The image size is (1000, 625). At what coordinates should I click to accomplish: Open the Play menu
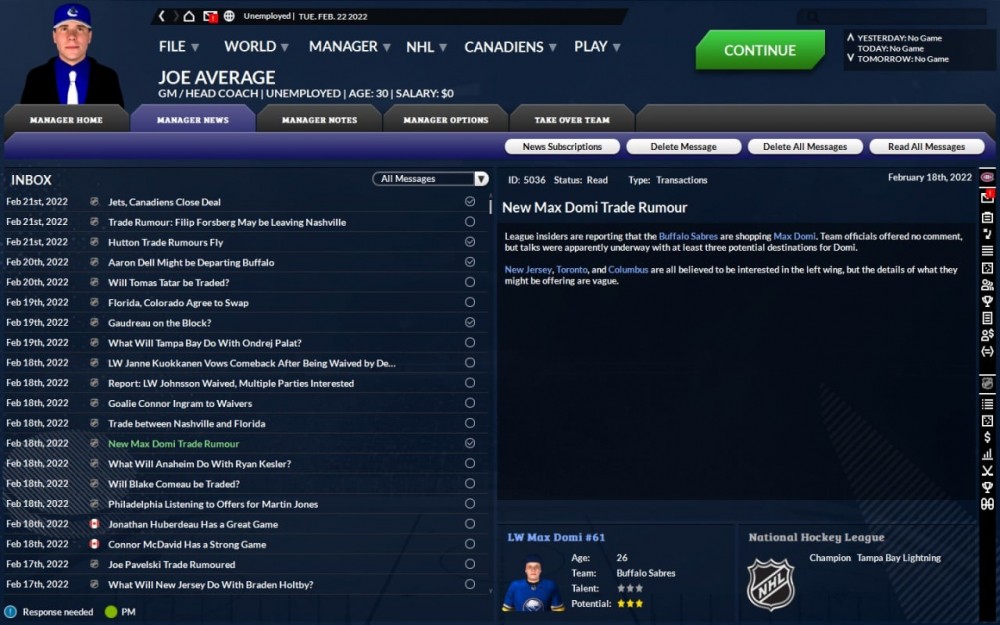597,47
